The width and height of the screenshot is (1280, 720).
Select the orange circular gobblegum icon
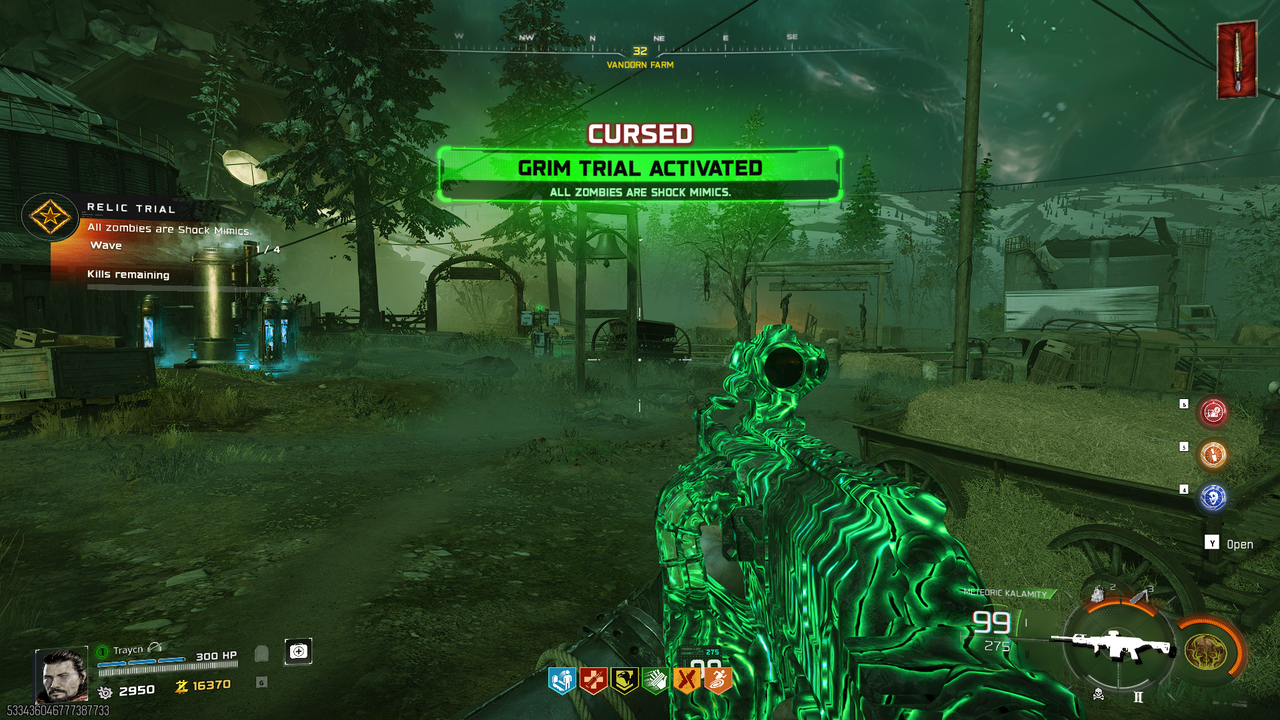1213,454
